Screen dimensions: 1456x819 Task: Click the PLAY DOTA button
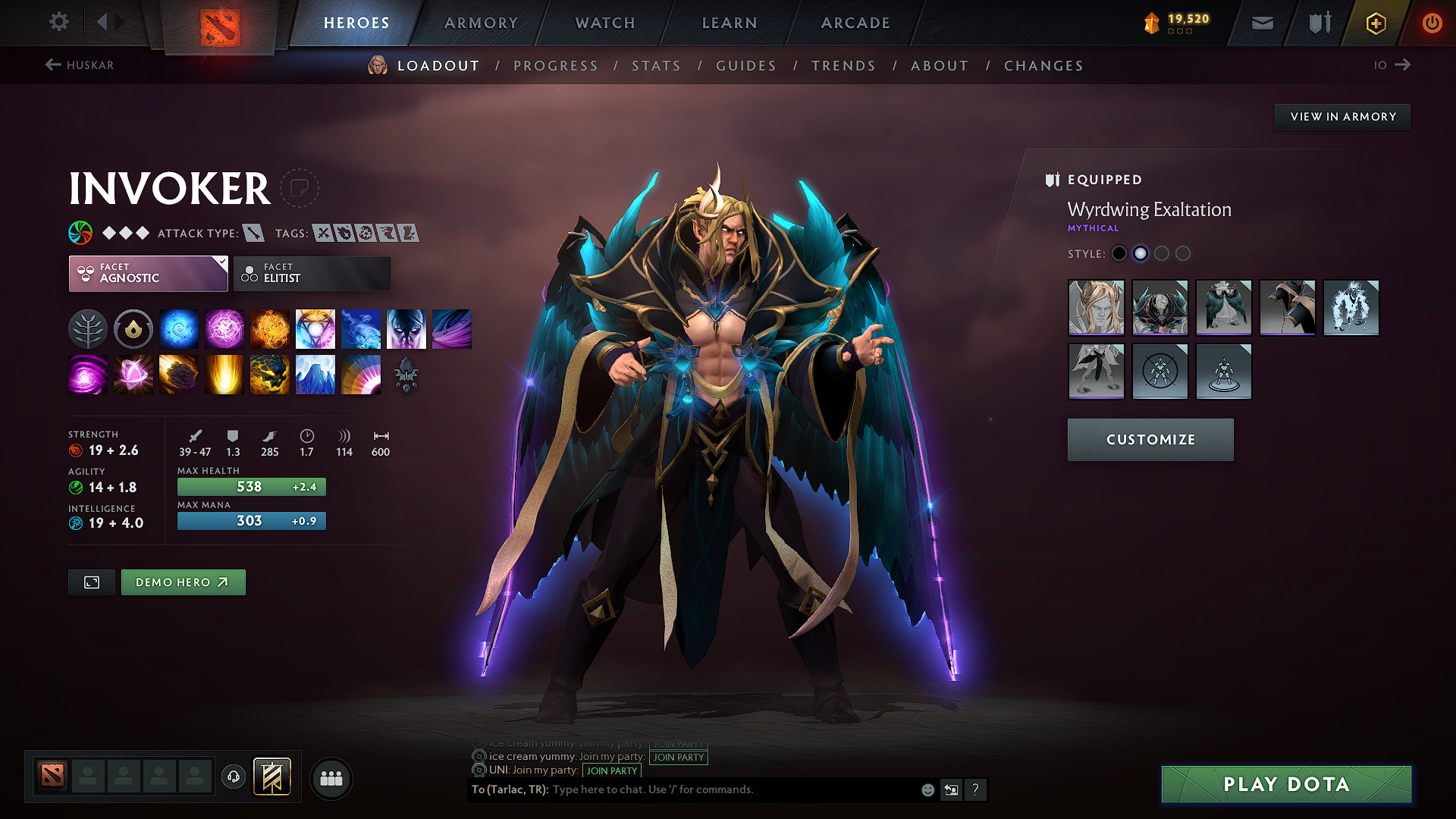[x=1285, y=784]
